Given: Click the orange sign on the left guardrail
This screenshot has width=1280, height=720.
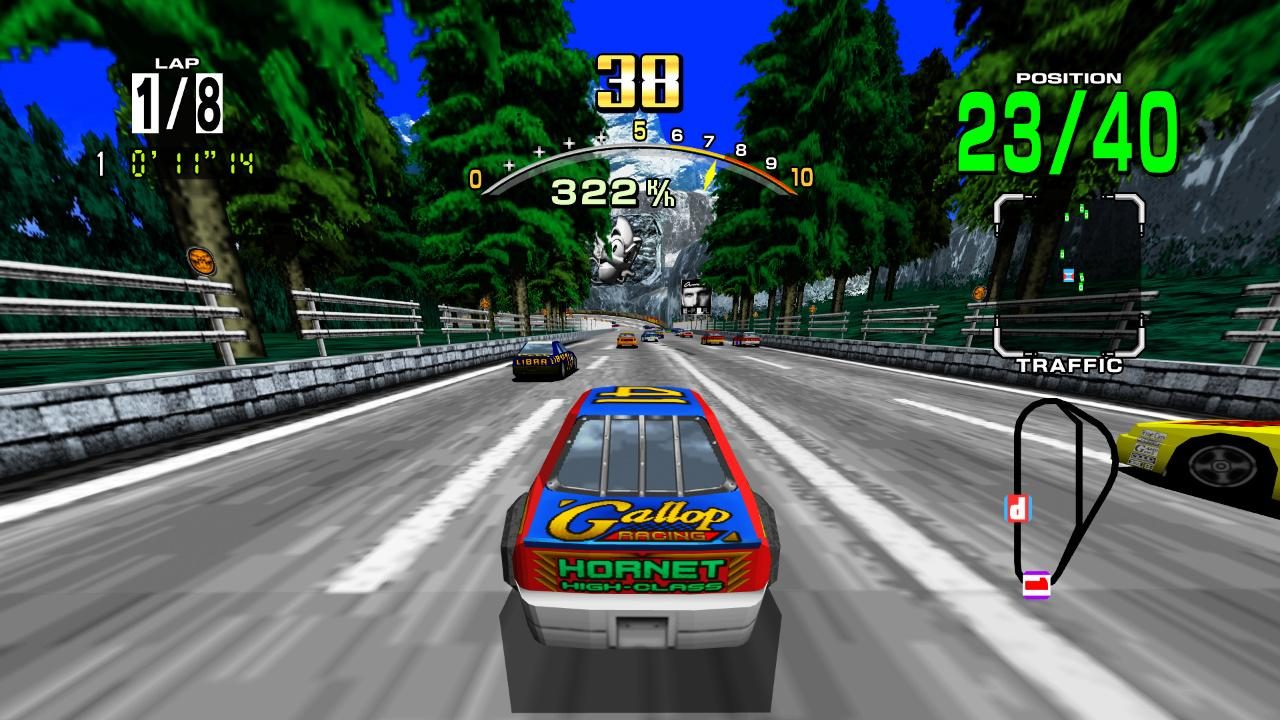Looking at the screenshot, I should coord(200,260).
